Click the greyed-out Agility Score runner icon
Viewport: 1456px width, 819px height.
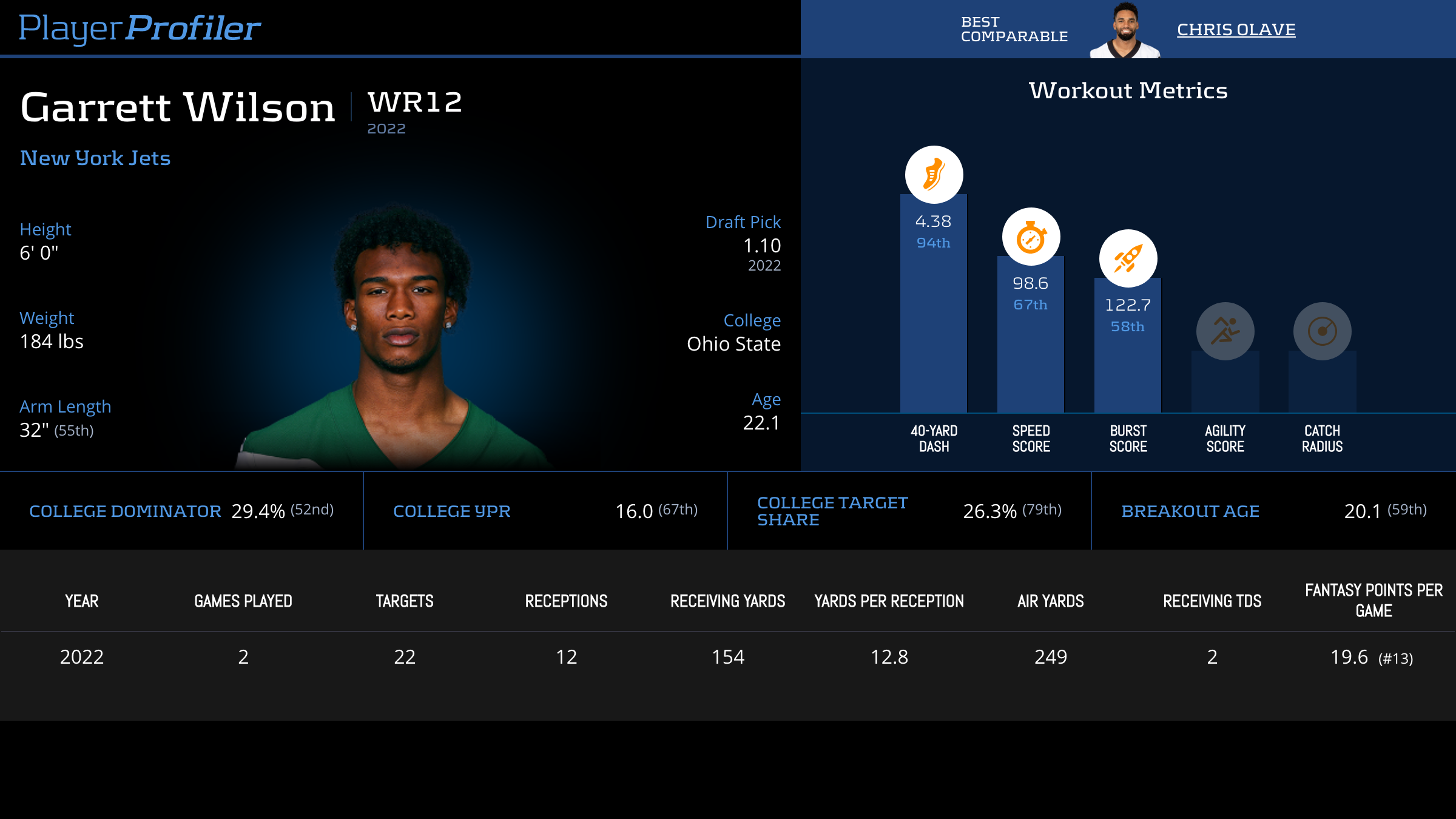(x=1225, y=331)
